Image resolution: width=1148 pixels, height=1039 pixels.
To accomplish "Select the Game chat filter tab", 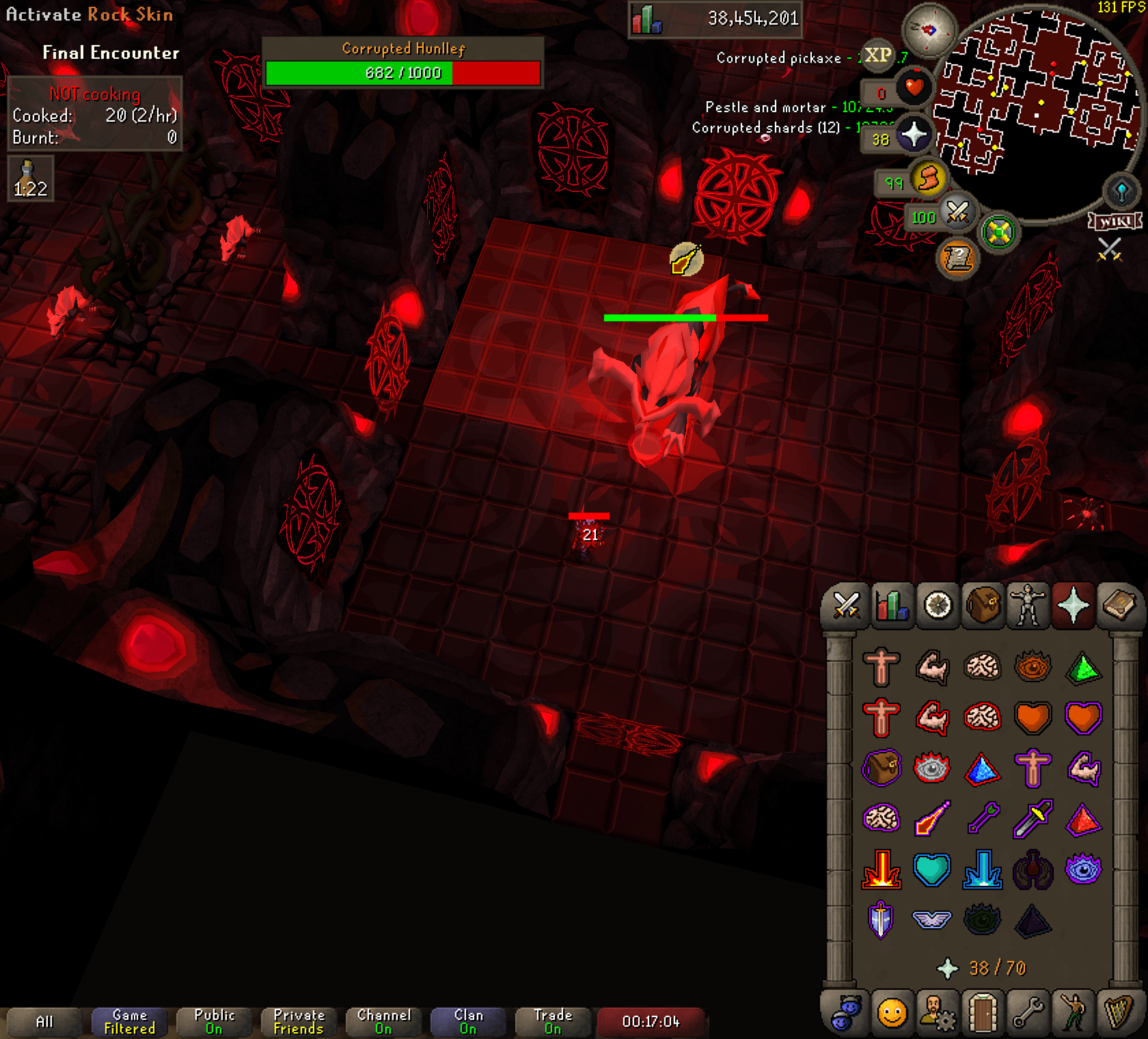I will tap(129, 1021).
